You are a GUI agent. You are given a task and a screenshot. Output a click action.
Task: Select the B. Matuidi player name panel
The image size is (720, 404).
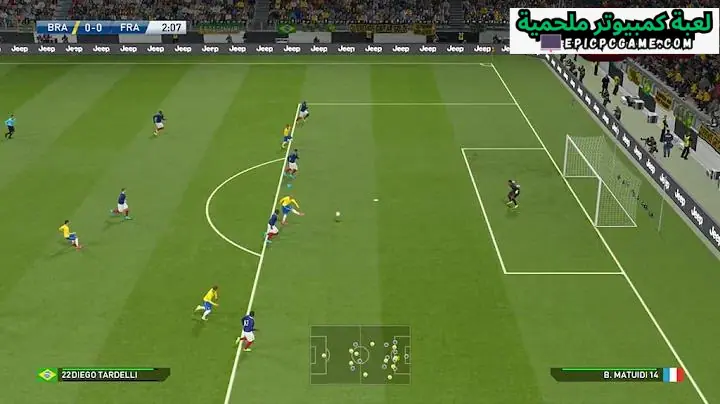point(616,374)
